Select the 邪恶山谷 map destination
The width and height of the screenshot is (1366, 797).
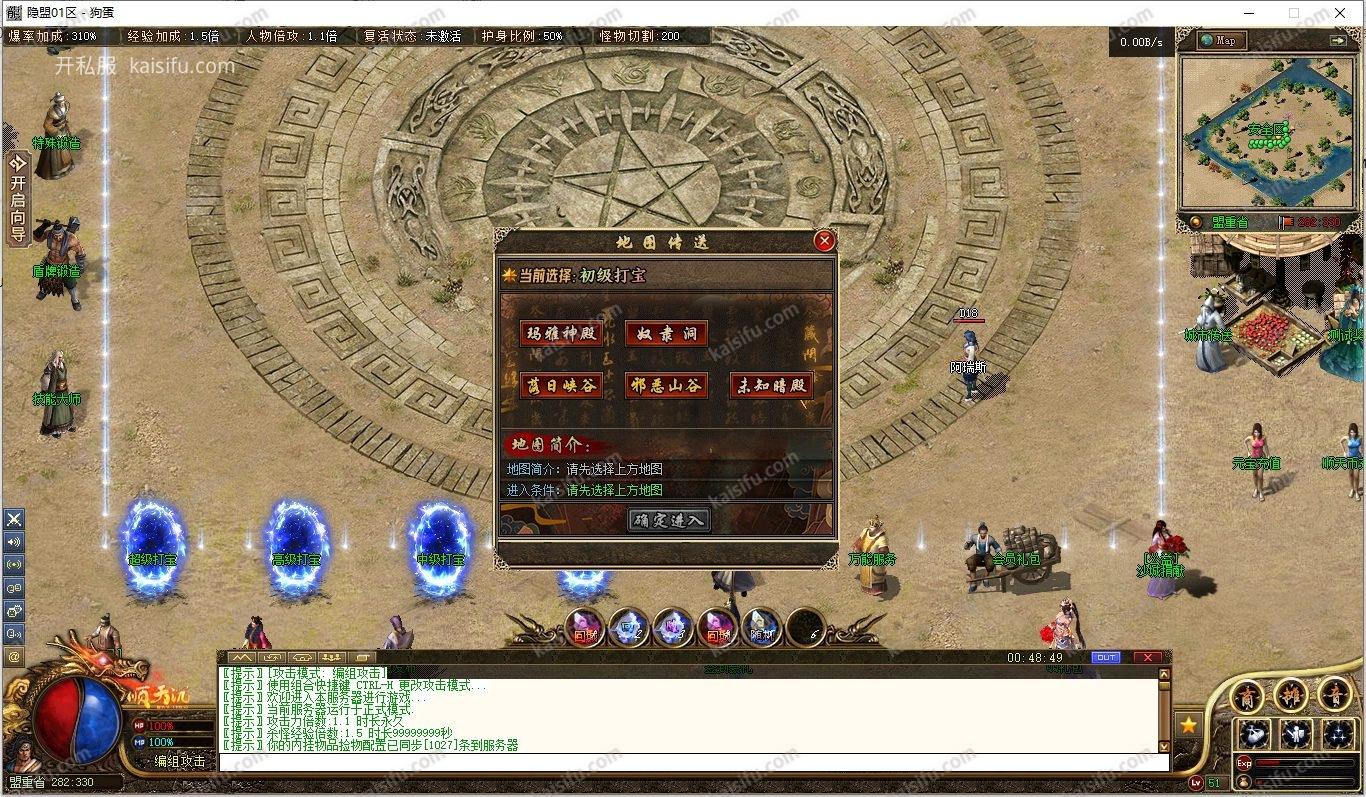pos(666,386)
